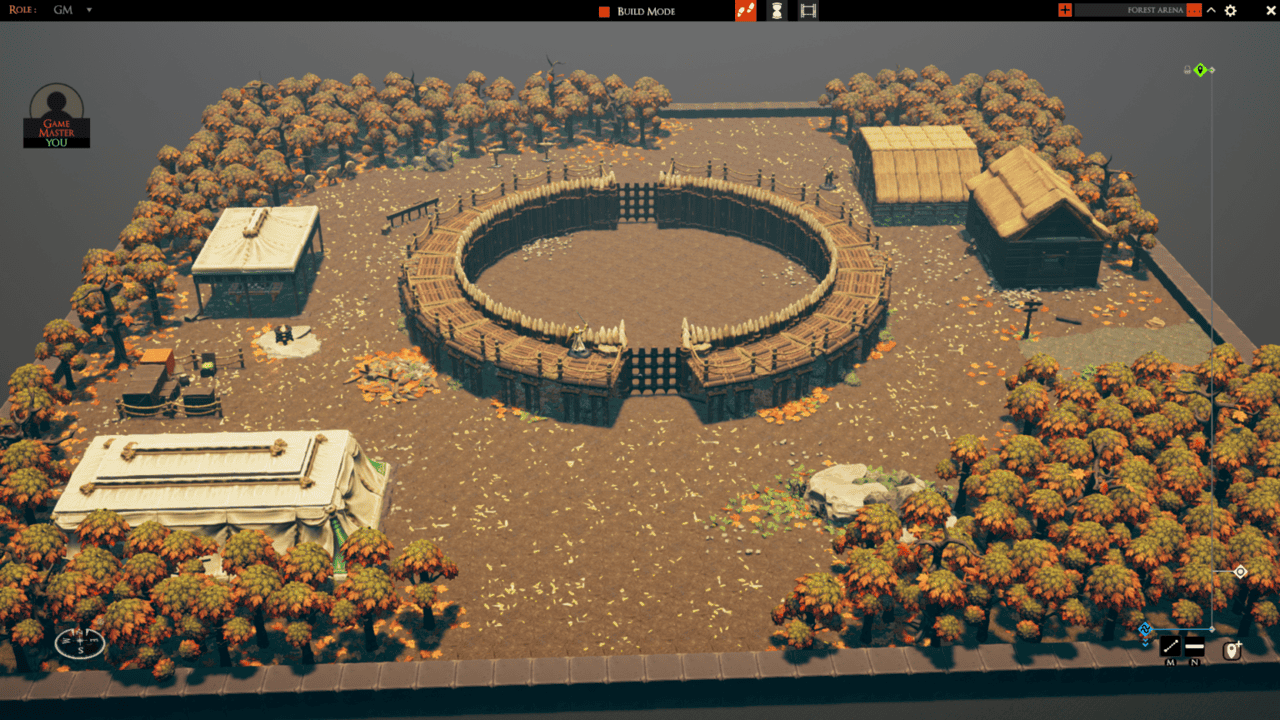
Task: Click the orange dots next to FOREST ARENA
Action: pyautogui.click(x=1194, y=10)
